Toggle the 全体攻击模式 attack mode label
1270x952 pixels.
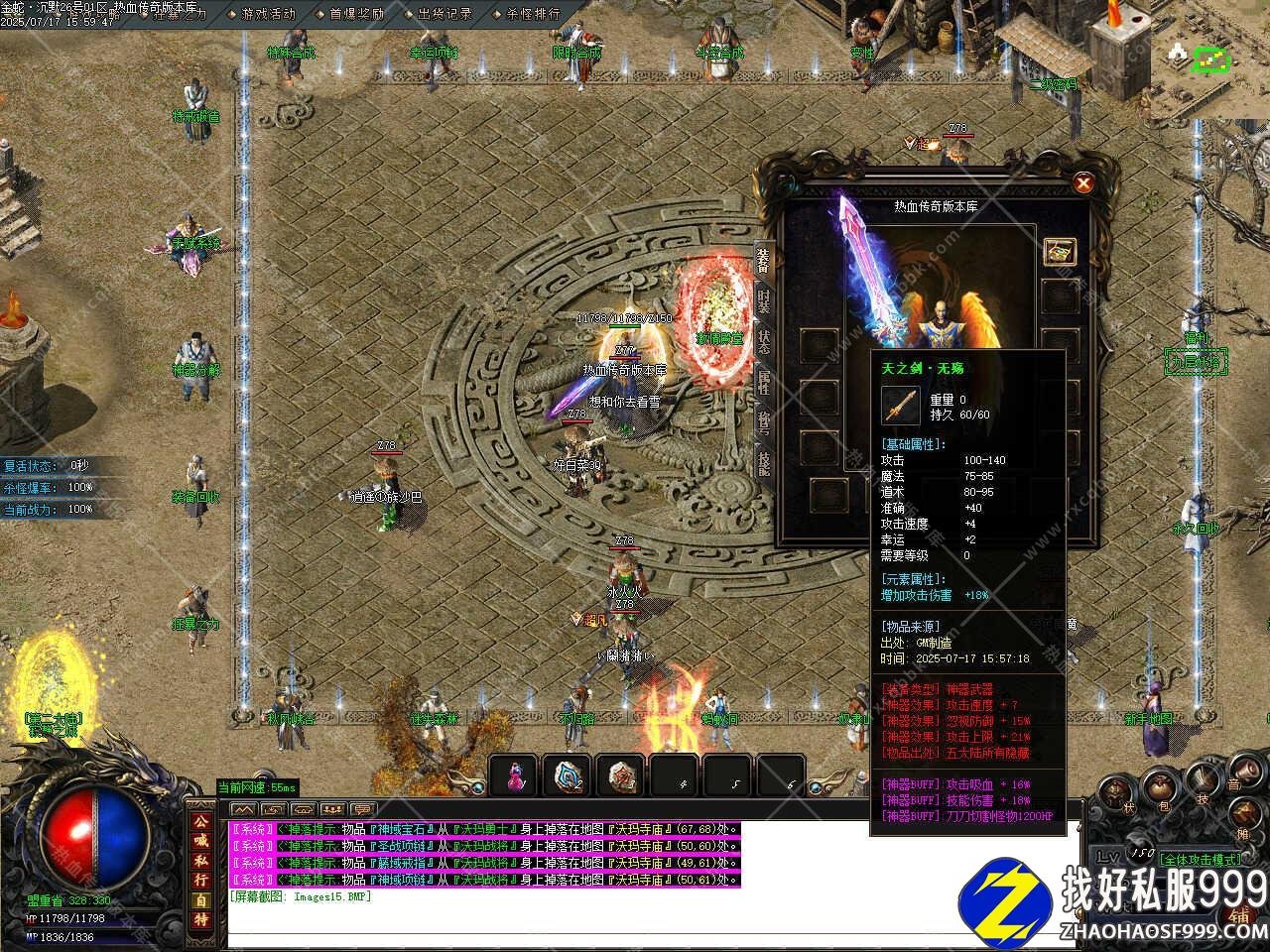(1200, 859)
